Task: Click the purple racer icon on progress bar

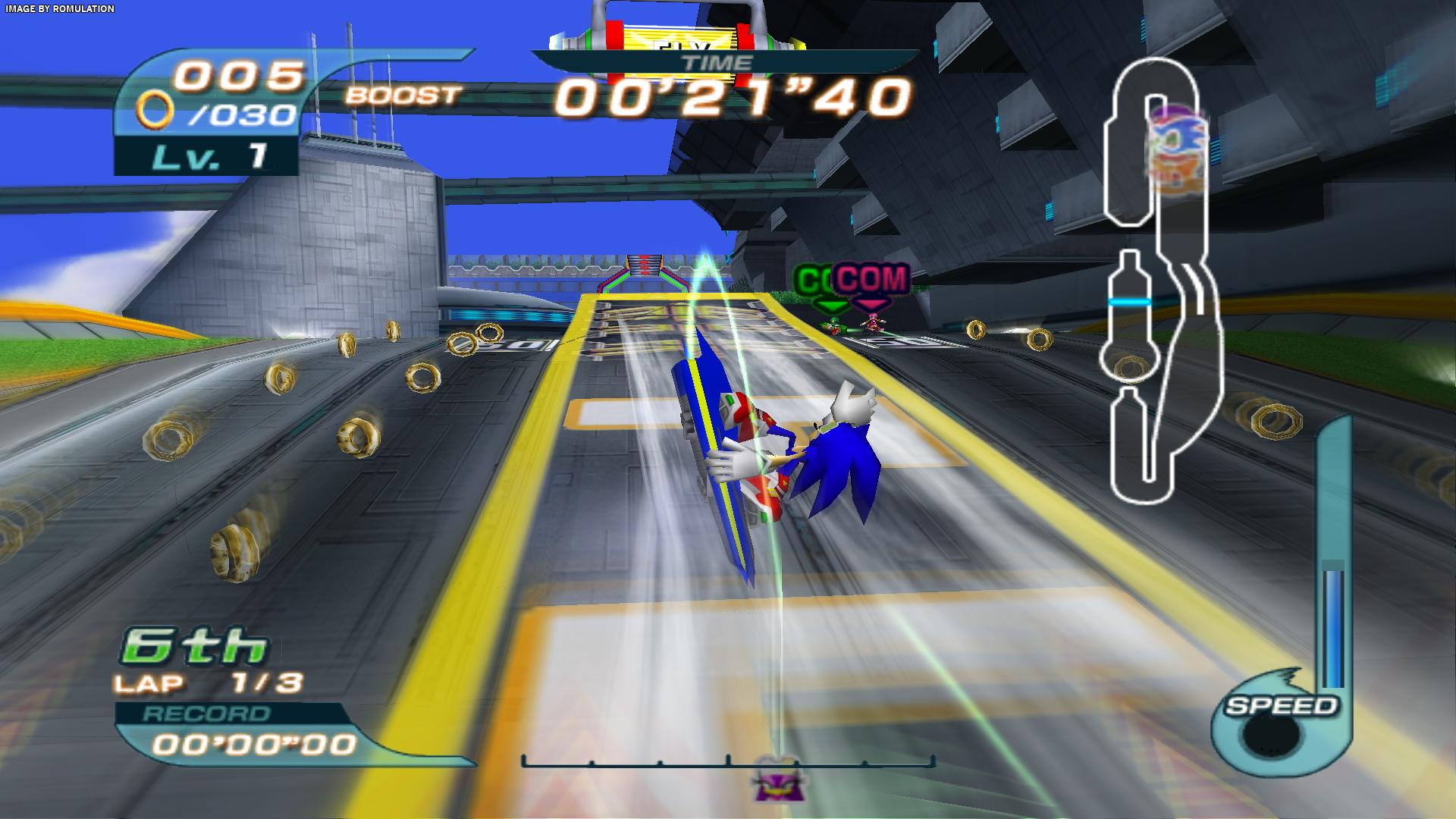Action: tap(773, 781)
